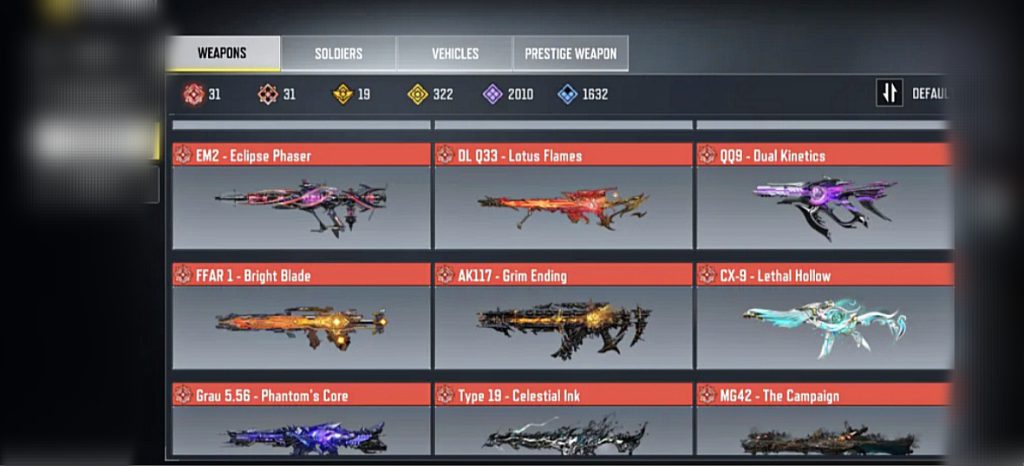Choose the DL Q33 - Lotus Flames skin
The height and width of the screenshot is (466, 1024).
coord(563,196)
